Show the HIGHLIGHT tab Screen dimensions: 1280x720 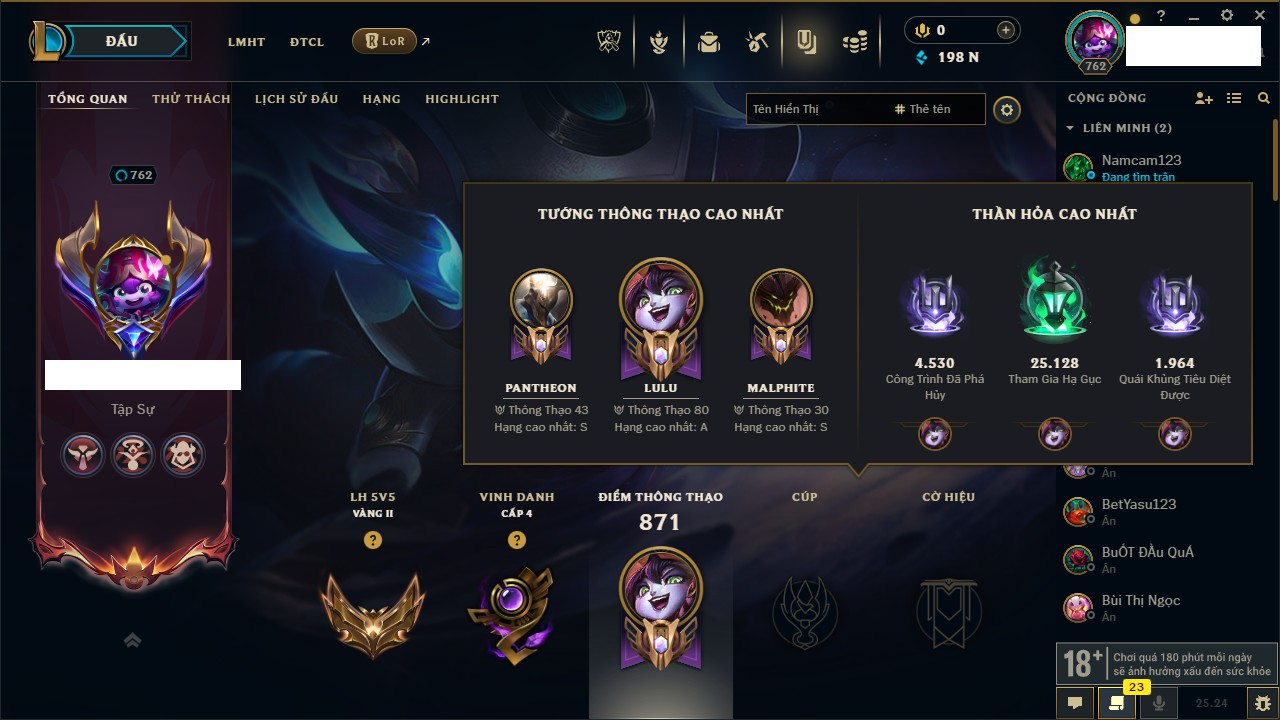click(461, 99)
